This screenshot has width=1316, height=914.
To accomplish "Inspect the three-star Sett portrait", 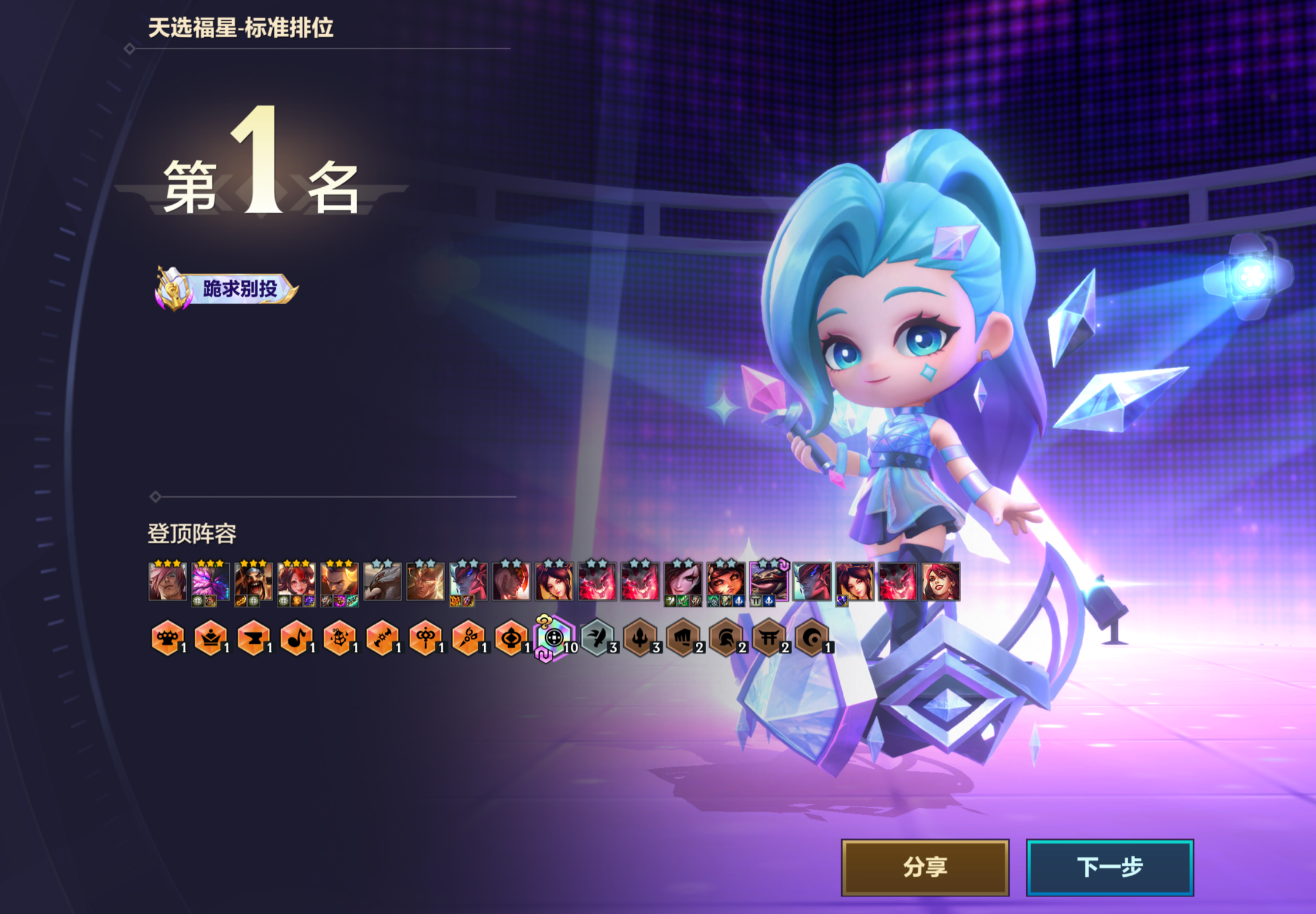I will [167, 582].
